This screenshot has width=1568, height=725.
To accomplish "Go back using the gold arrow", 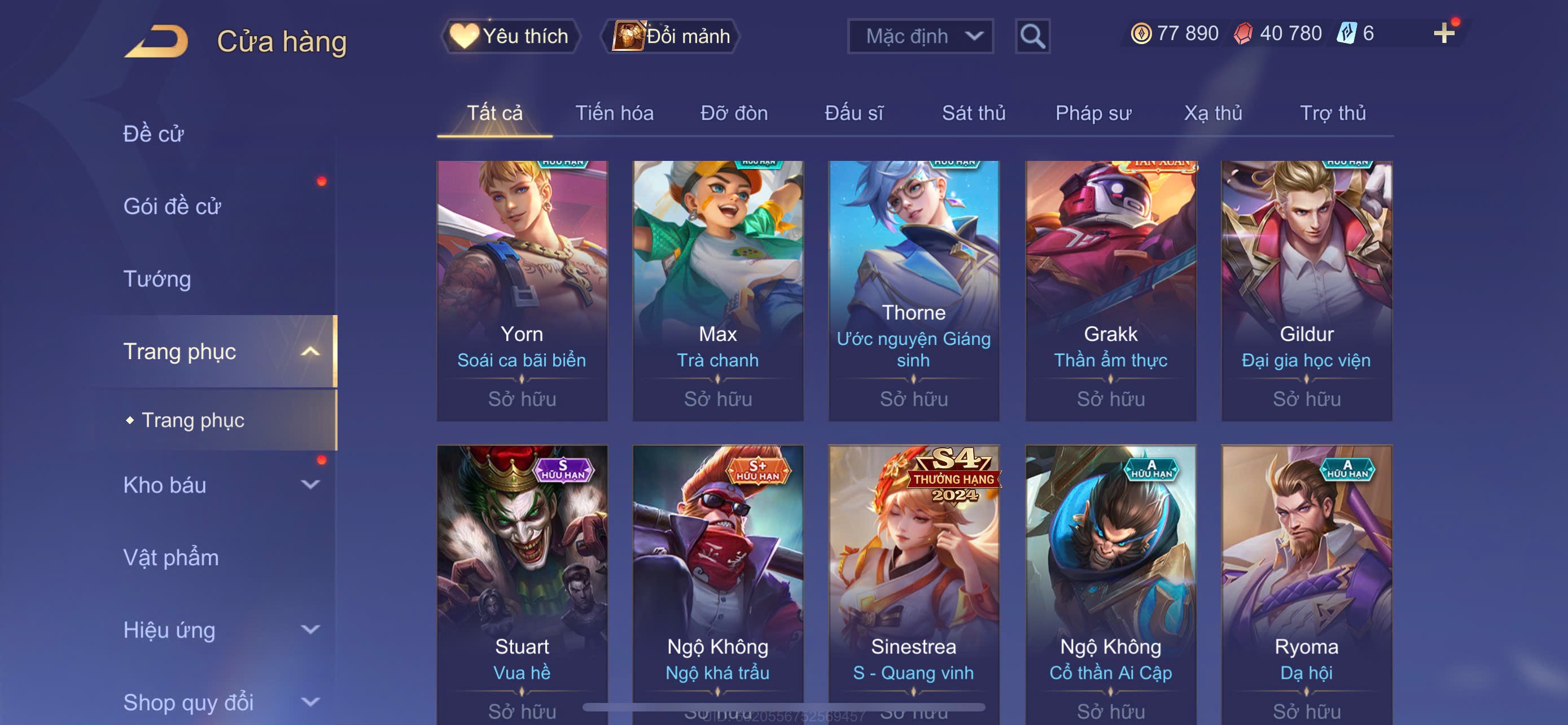I will pyautogui.click(x=156, y=41).
